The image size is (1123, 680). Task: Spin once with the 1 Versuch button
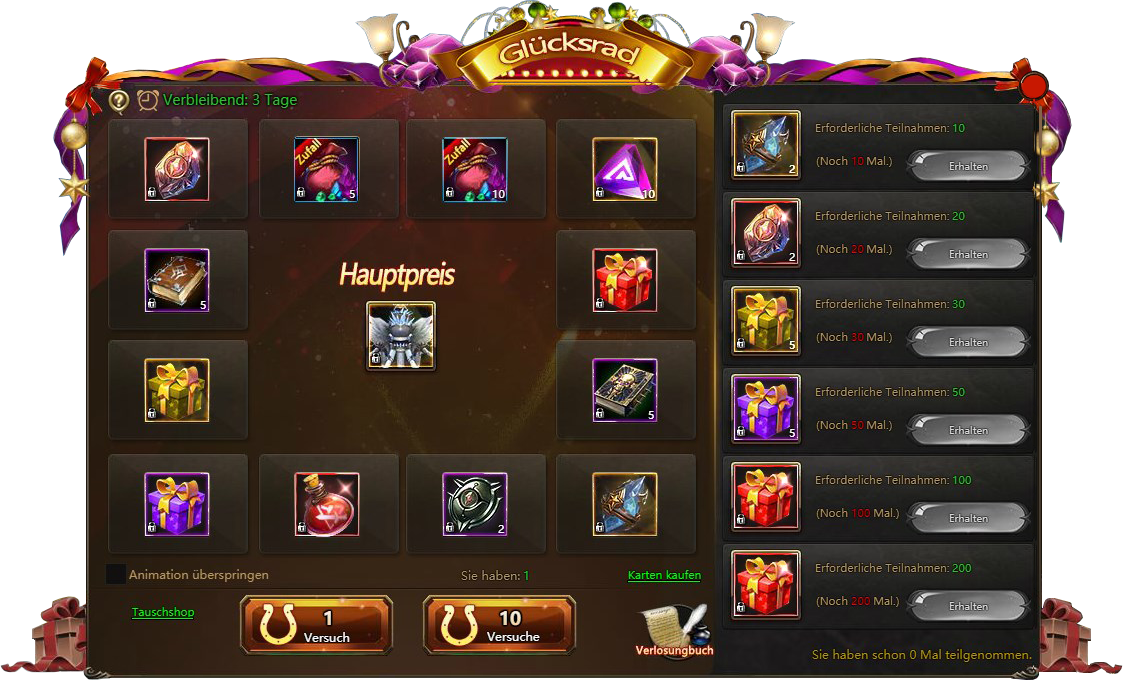[x=316, y=625]
